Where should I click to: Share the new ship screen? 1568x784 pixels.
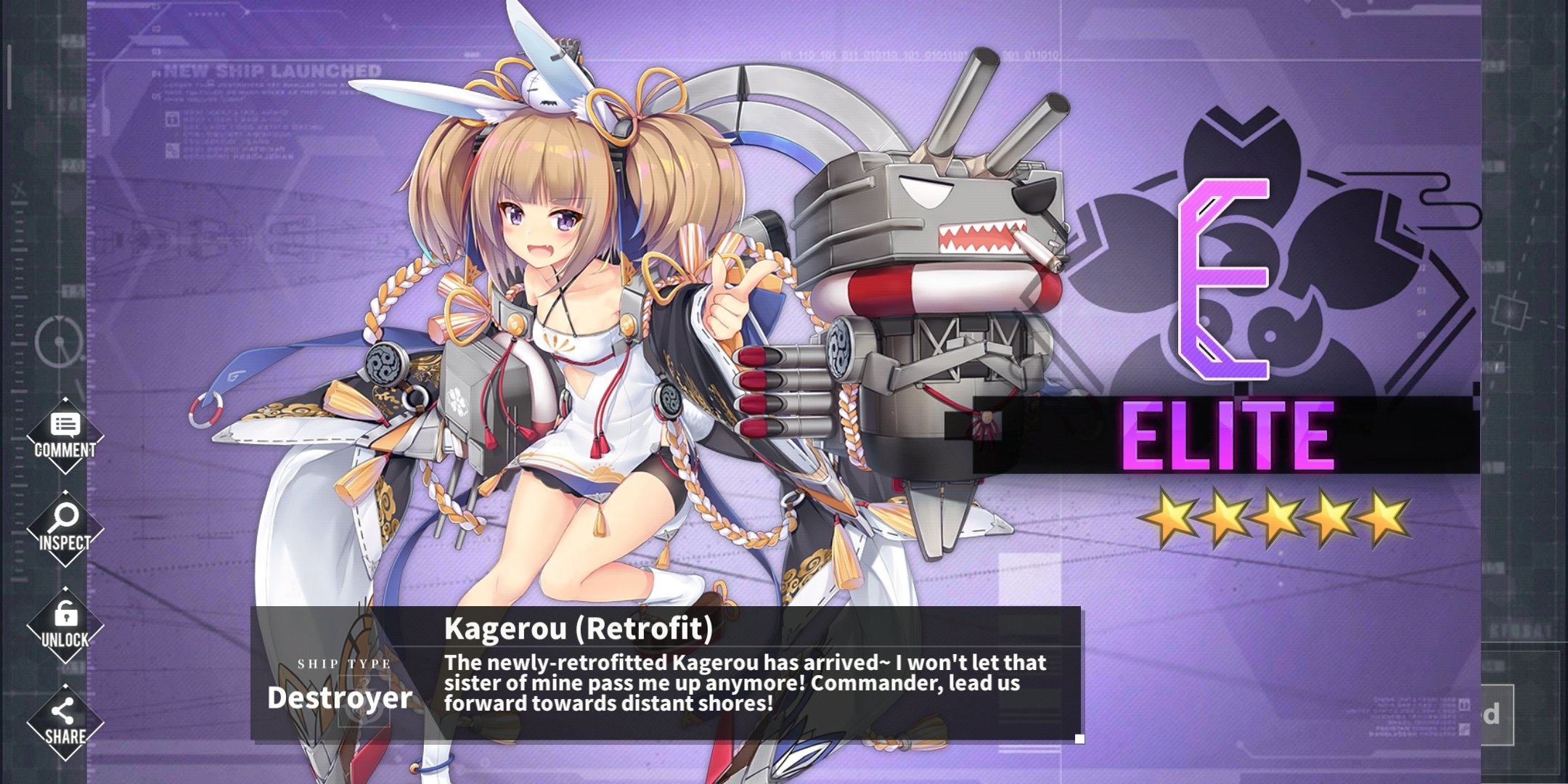click(65, 722)
